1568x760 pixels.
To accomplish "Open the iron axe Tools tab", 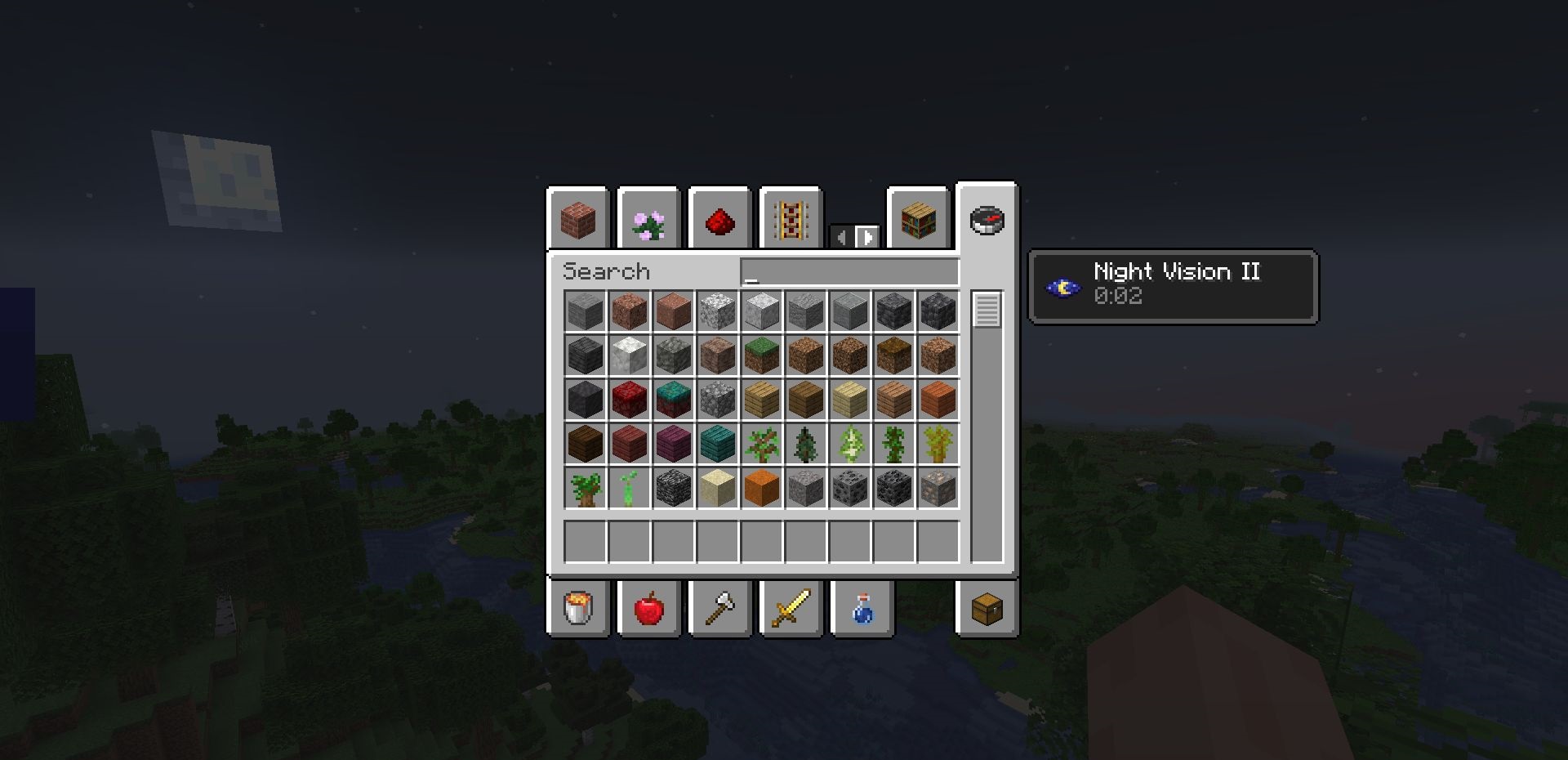I will click(x=719, y=608).
